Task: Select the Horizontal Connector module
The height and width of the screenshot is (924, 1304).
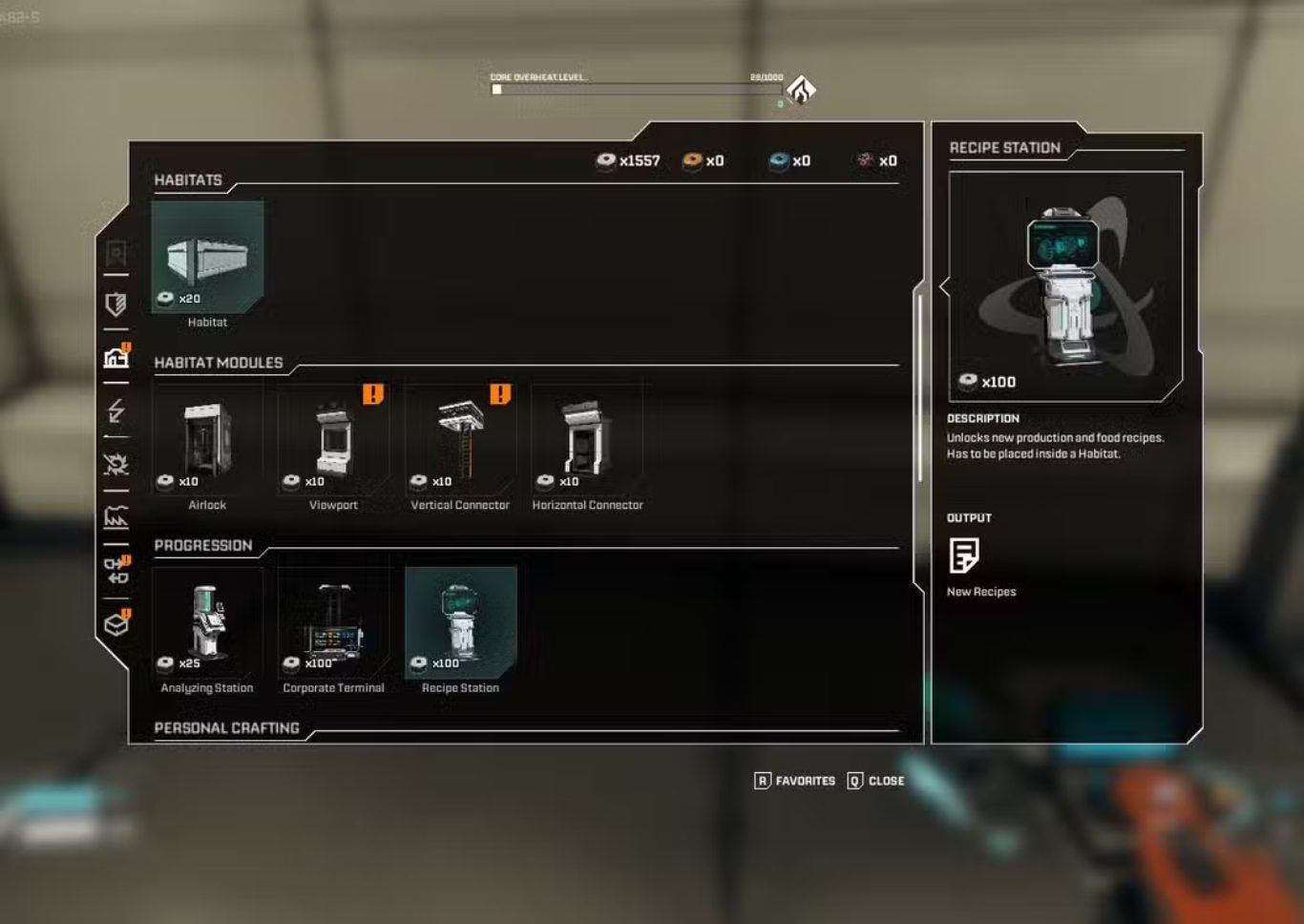Action: [587, 440]
